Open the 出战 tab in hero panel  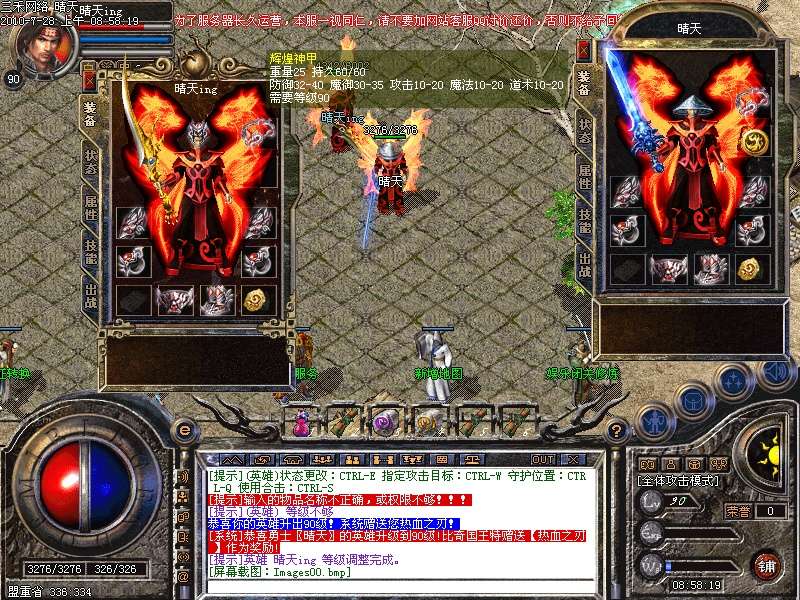click(89, 297)
